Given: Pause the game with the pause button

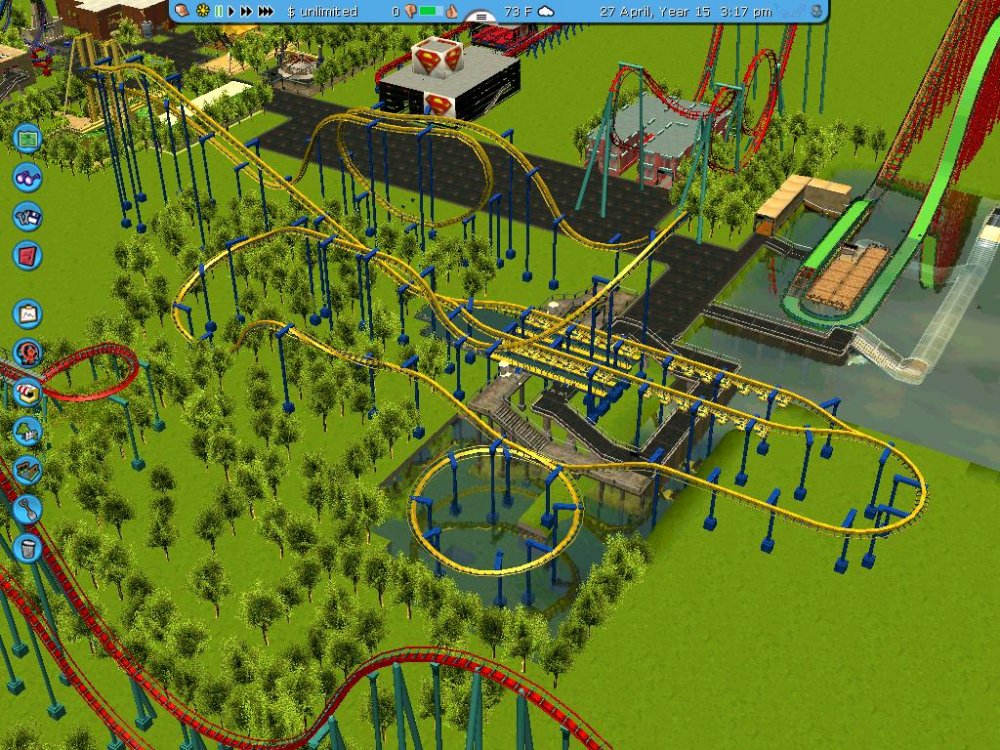Looking at the screenshot, I should click(x=219, y=11).
